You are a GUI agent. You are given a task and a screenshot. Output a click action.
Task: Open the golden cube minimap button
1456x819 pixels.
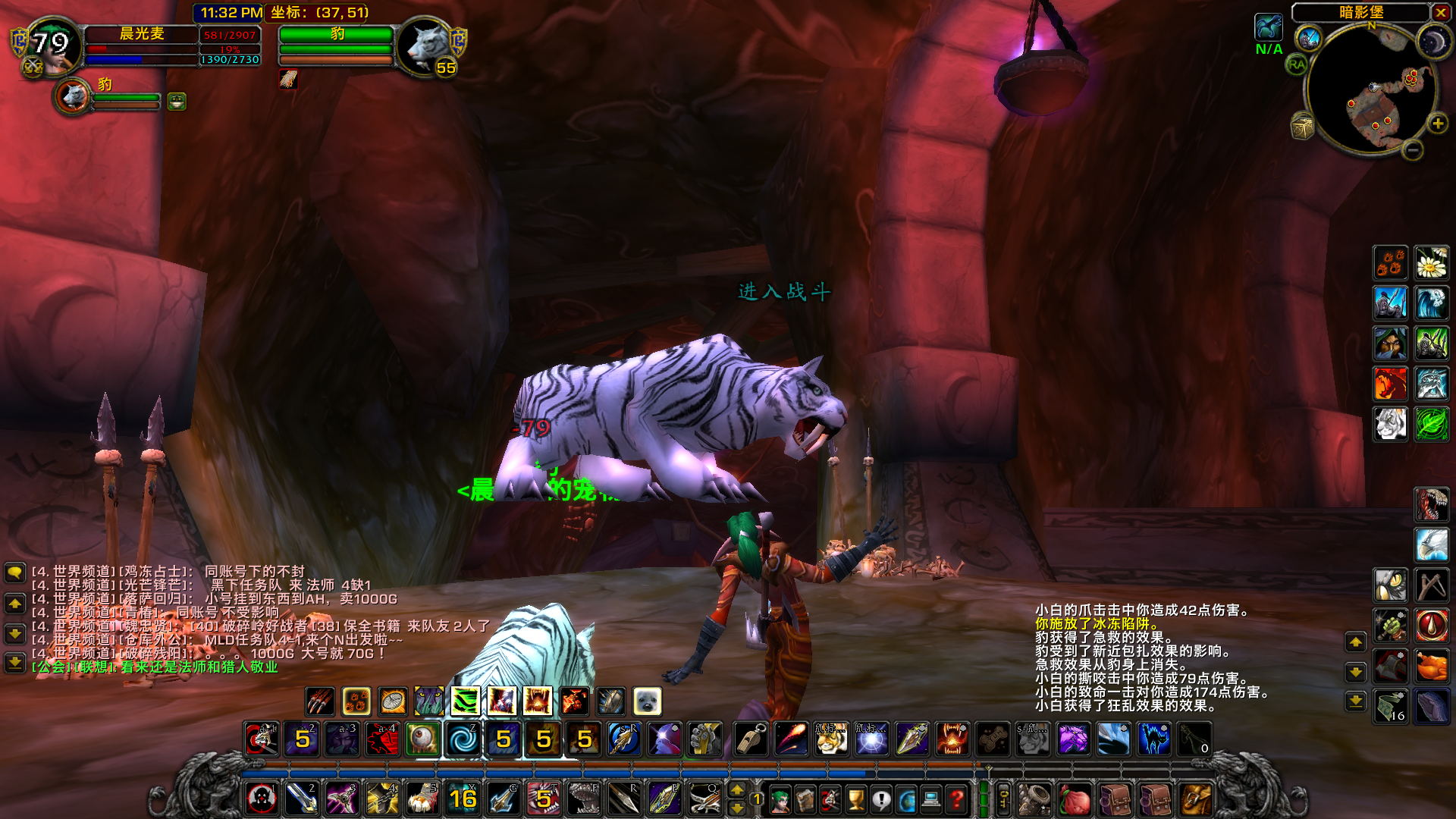coord(1302,127)
